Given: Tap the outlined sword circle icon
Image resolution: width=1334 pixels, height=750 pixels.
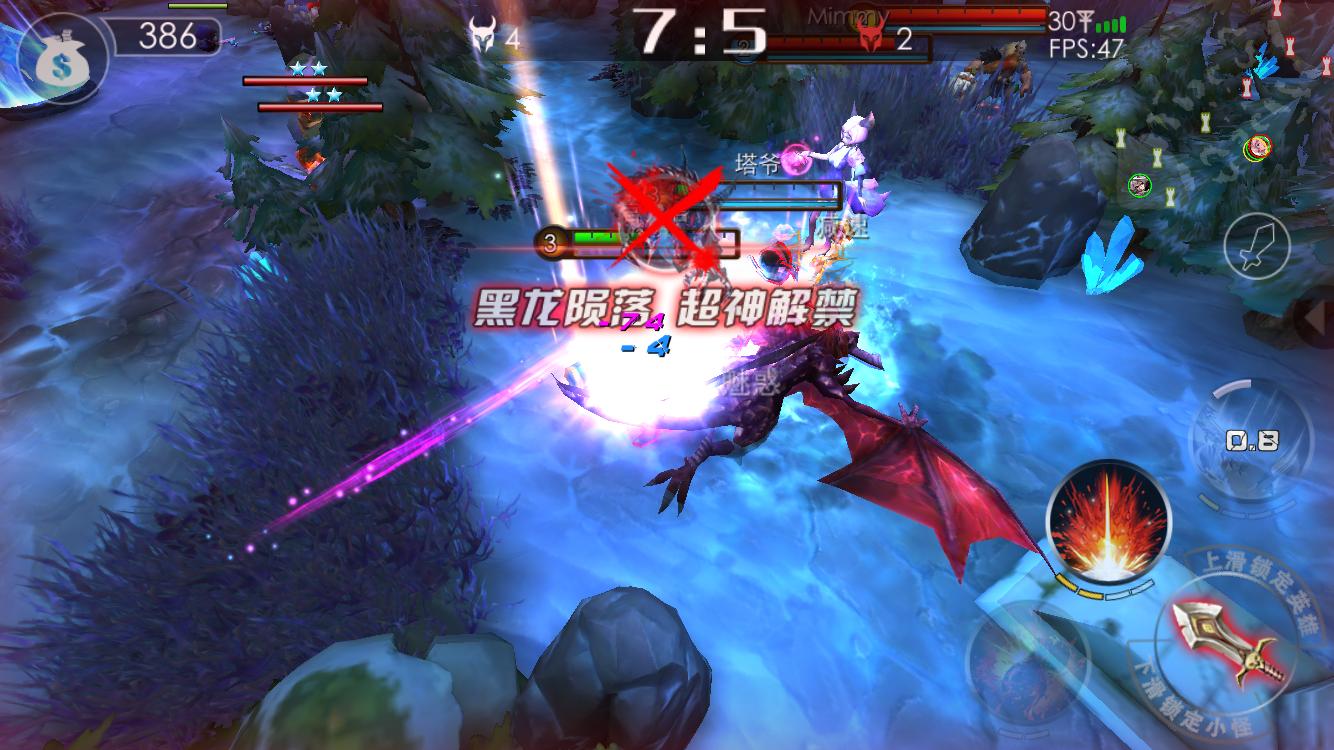Looking at the screenshot, I should (1256, 244).
